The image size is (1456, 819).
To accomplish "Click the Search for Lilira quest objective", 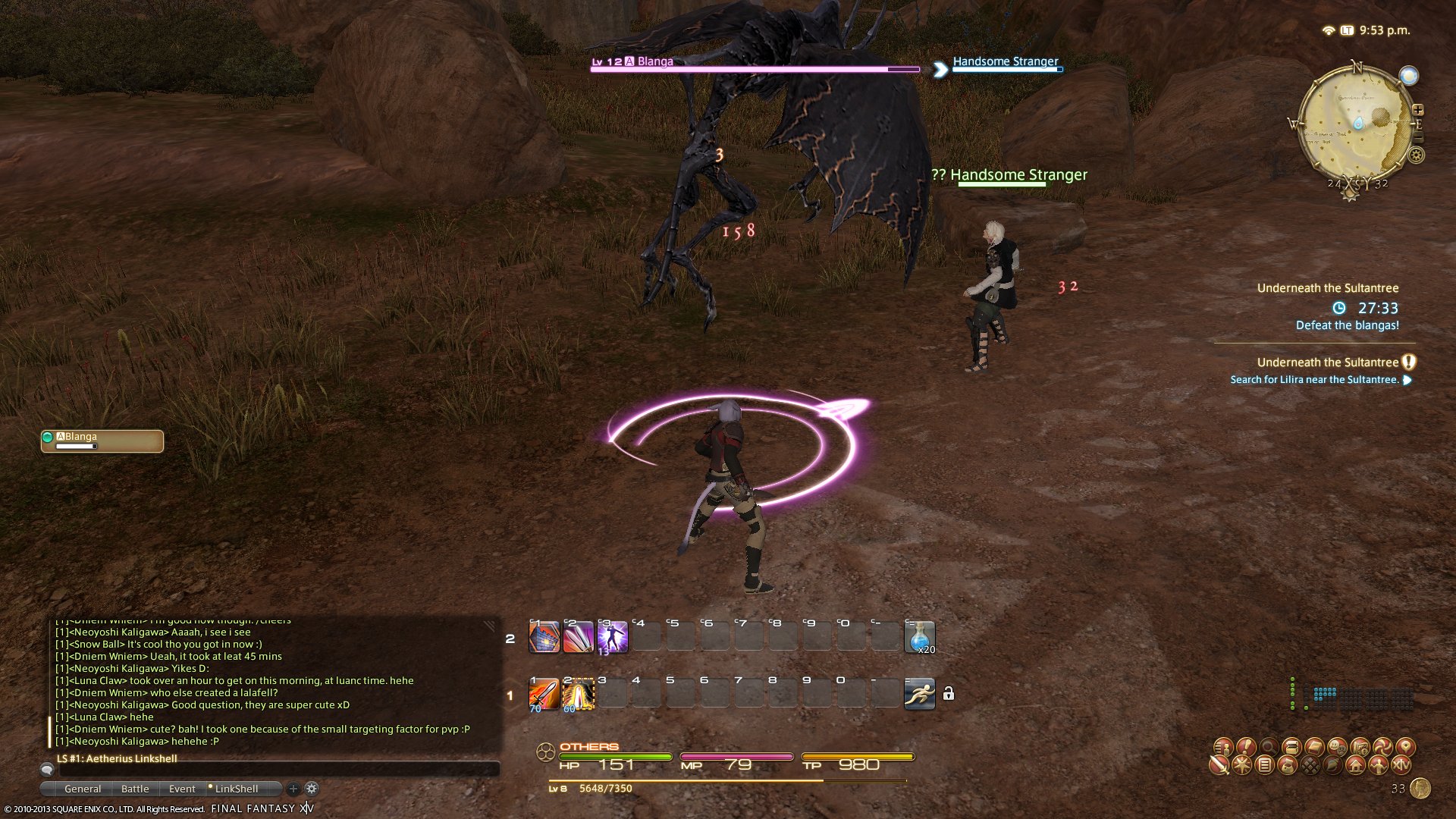I will [1314, 380].
